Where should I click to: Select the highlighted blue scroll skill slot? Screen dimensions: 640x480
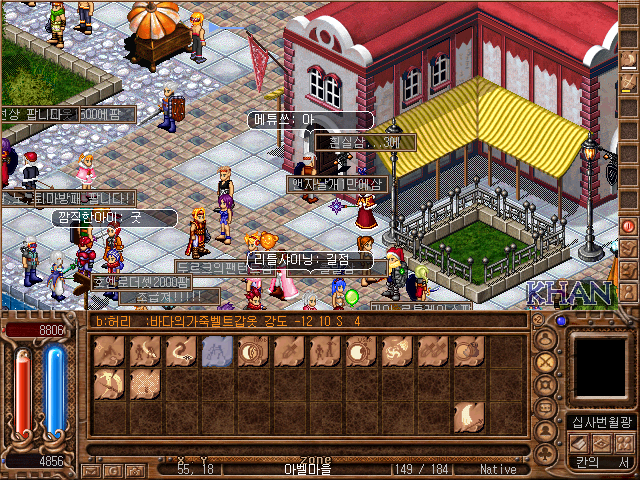(217, 351)
